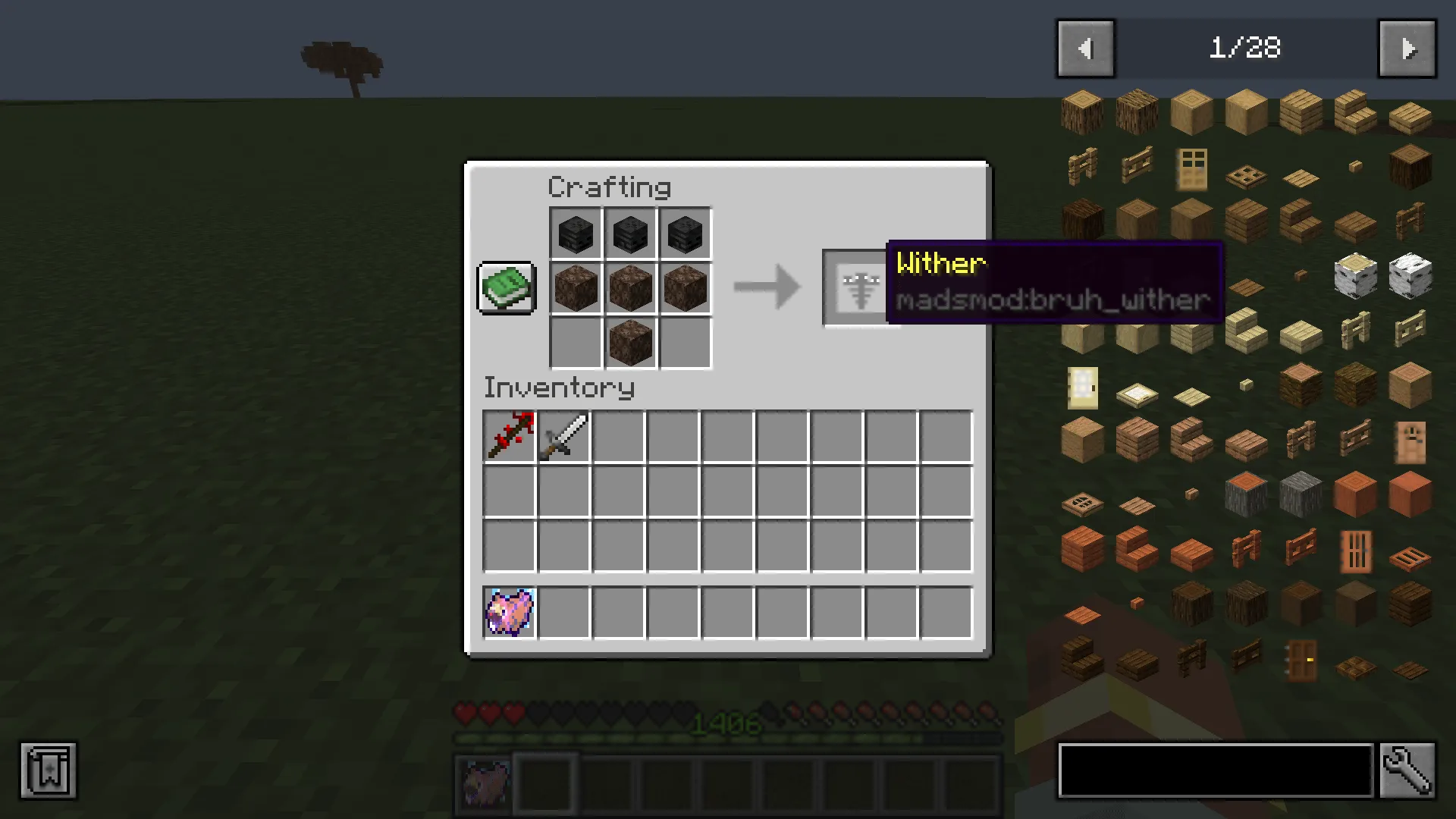This screenshot has width=1456, height=819.
Task: Click the JEI search field at bottom right
Action: (x=1213, y=770)
